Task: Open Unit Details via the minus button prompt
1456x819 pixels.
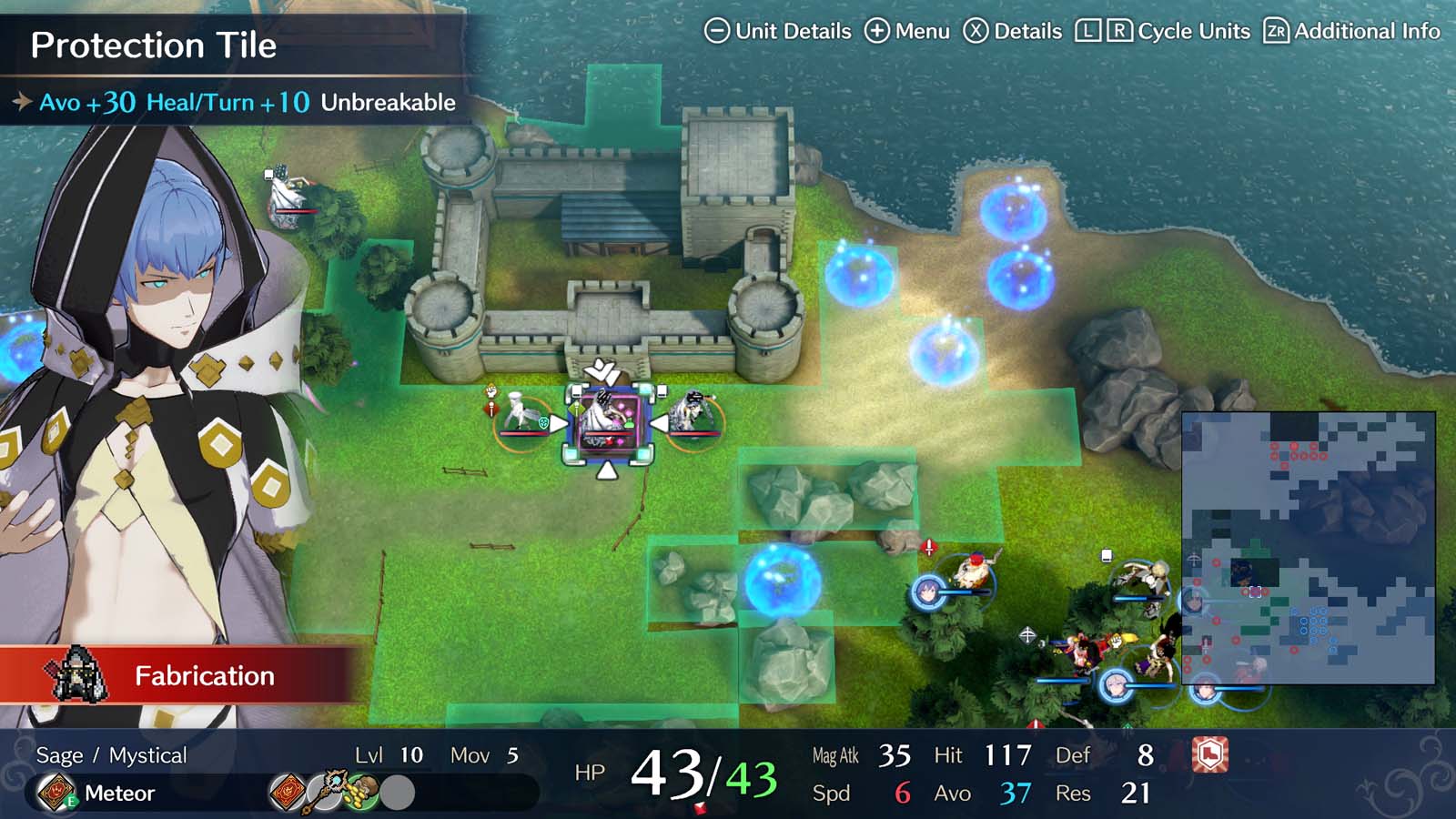Action: point(719,30)
